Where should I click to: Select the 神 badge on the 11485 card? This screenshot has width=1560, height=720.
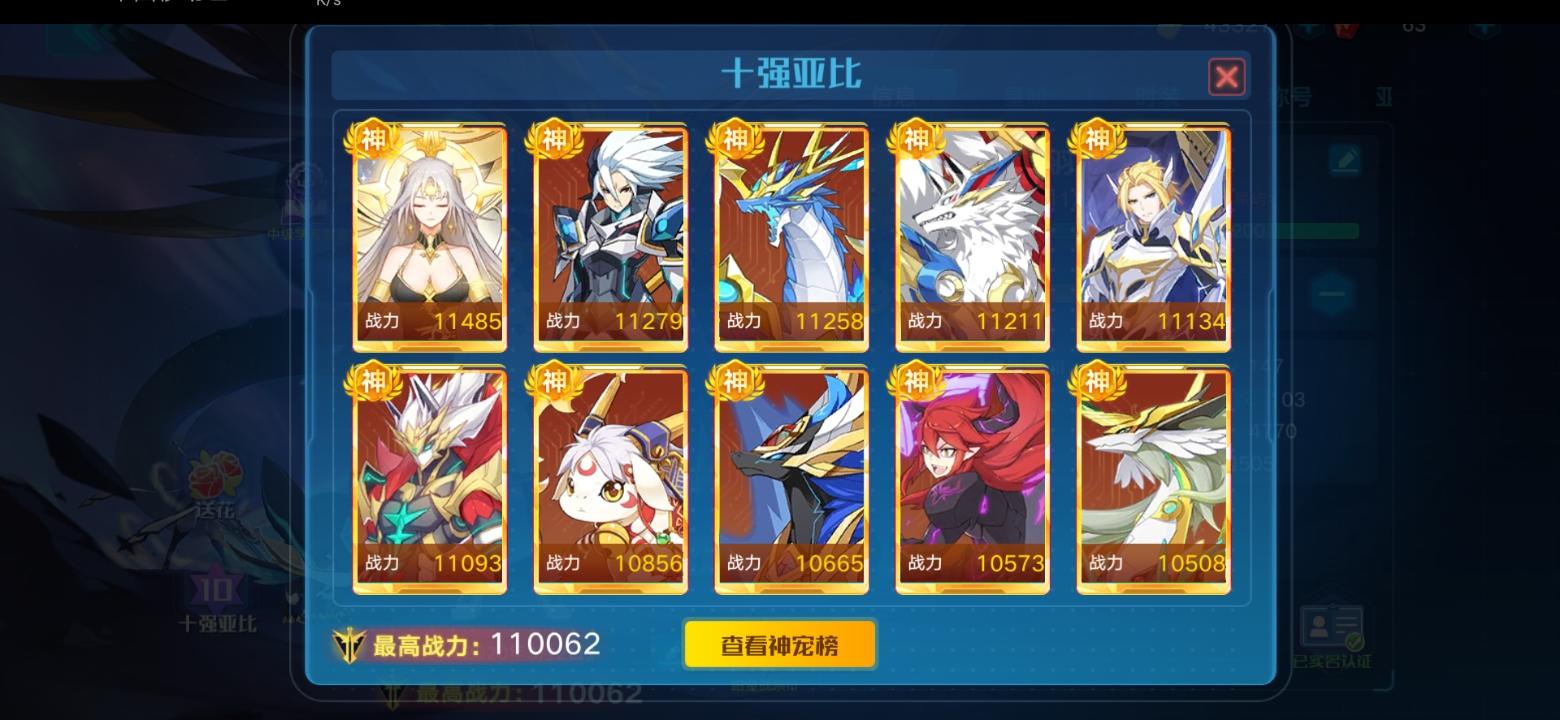[x=372, y=140]
